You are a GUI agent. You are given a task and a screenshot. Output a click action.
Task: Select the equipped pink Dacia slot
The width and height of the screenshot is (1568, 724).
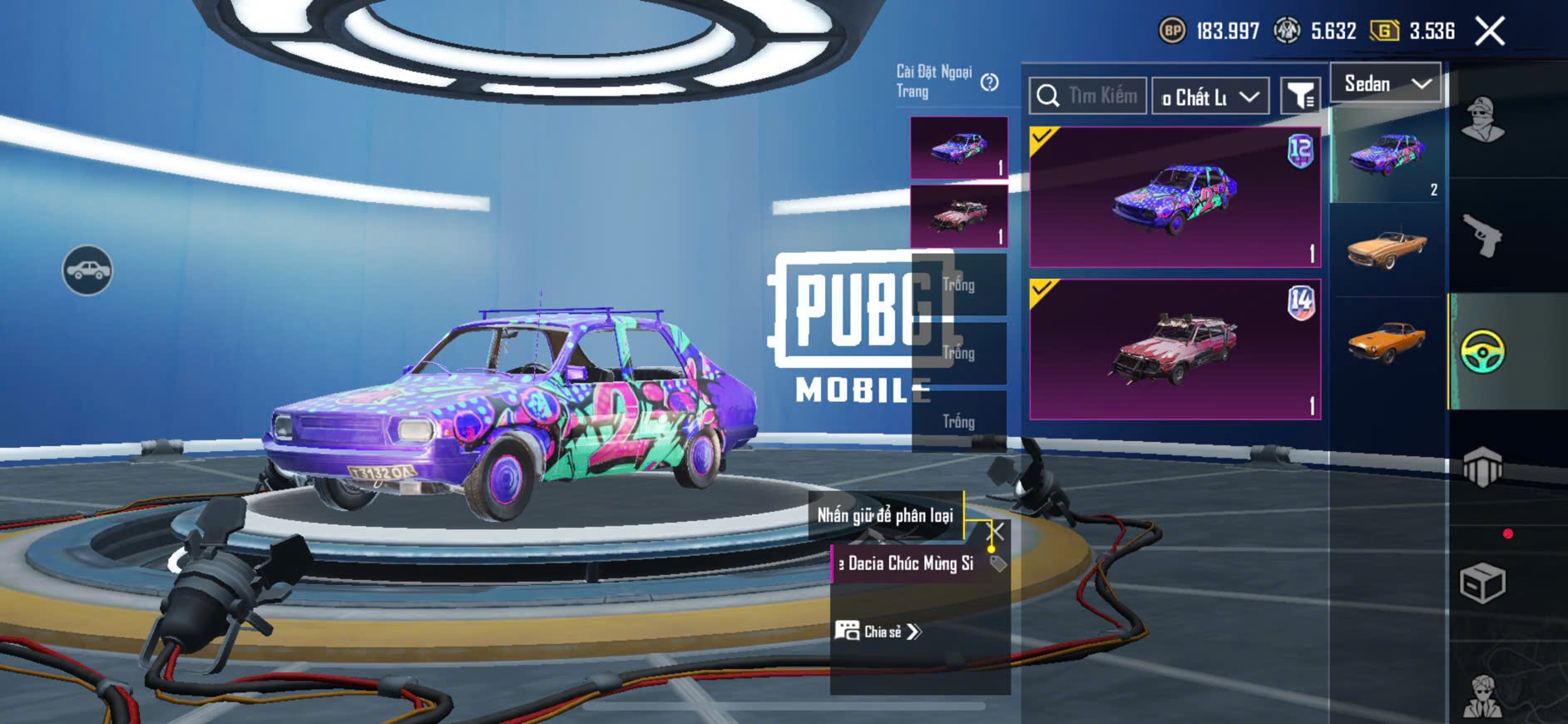point(959,216)
